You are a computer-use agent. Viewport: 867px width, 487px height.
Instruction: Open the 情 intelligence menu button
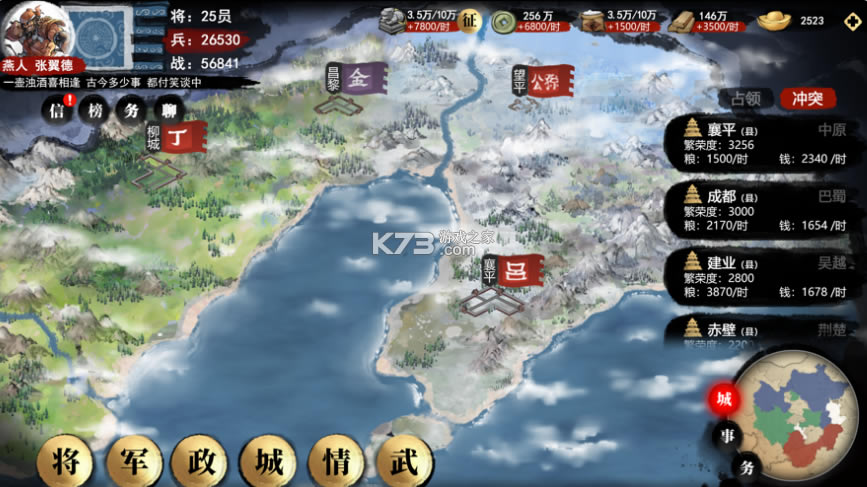[336, 462]
